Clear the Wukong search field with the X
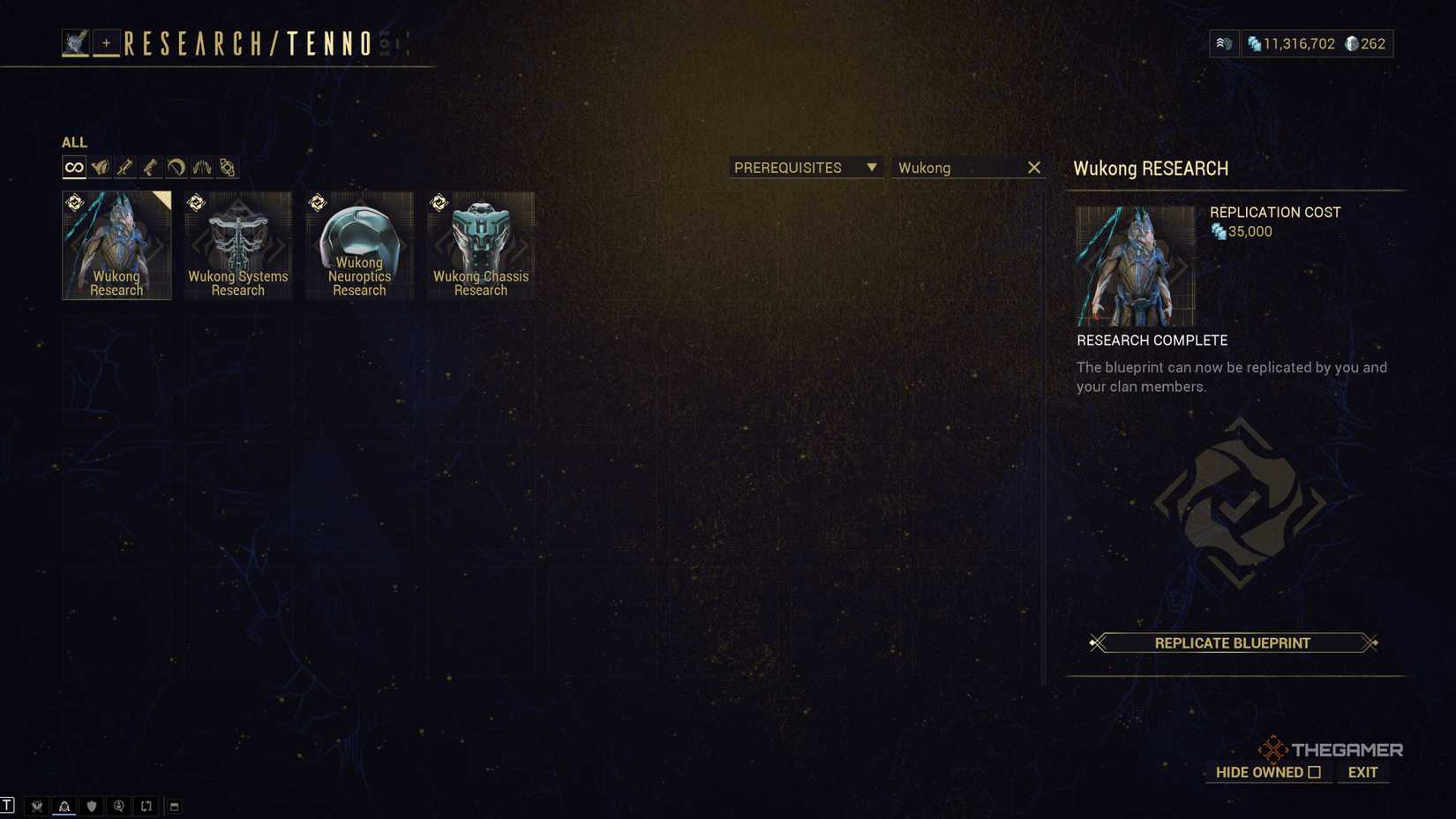 (1033, 167)
